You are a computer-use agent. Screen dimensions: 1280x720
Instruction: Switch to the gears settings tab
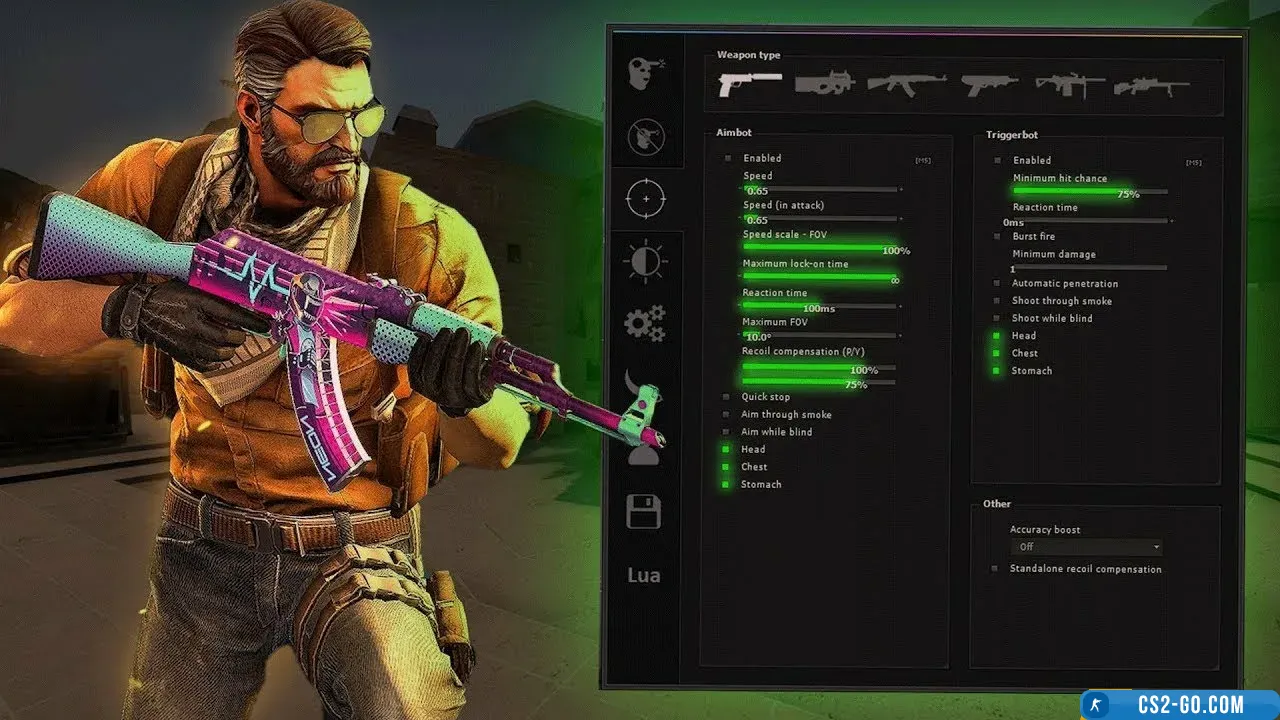point(645,323)
